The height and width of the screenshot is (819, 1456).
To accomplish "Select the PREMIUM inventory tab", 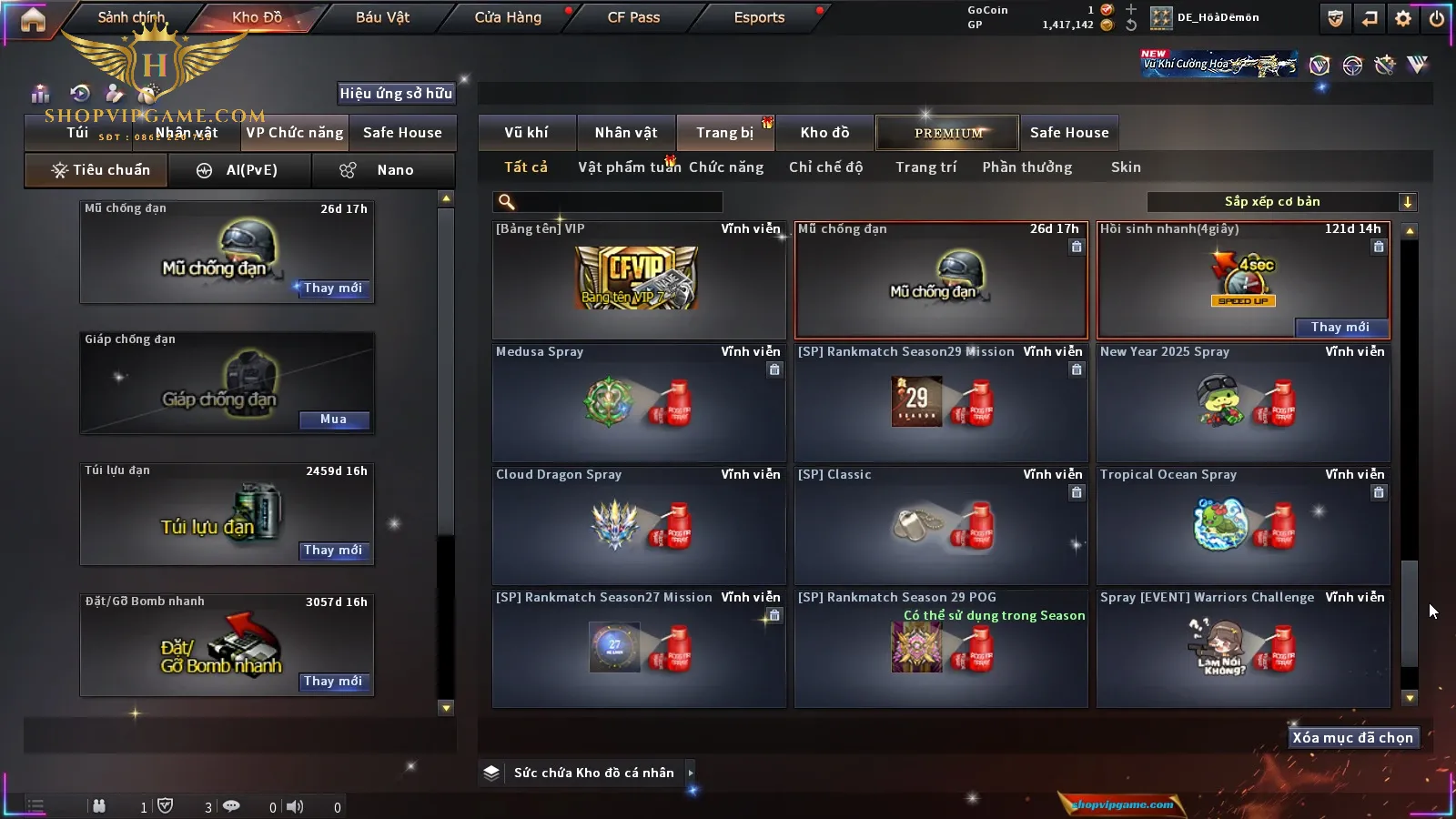I will point(947,133).
